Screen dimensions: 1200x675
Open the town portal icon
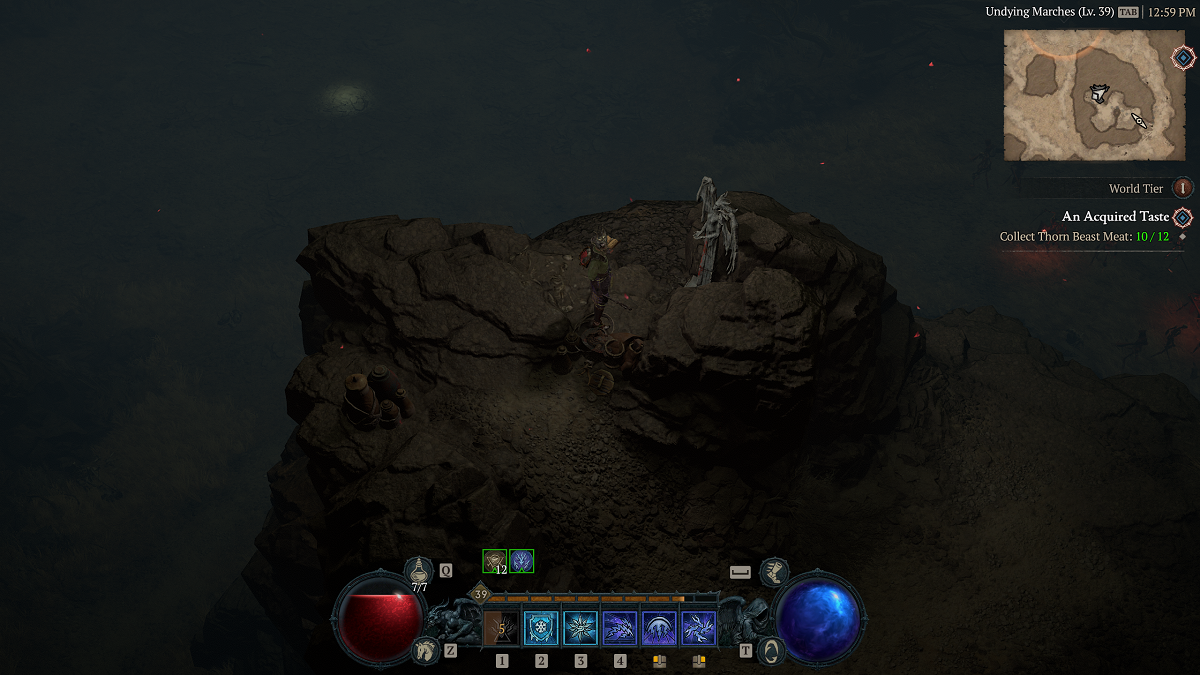[770, 650]
